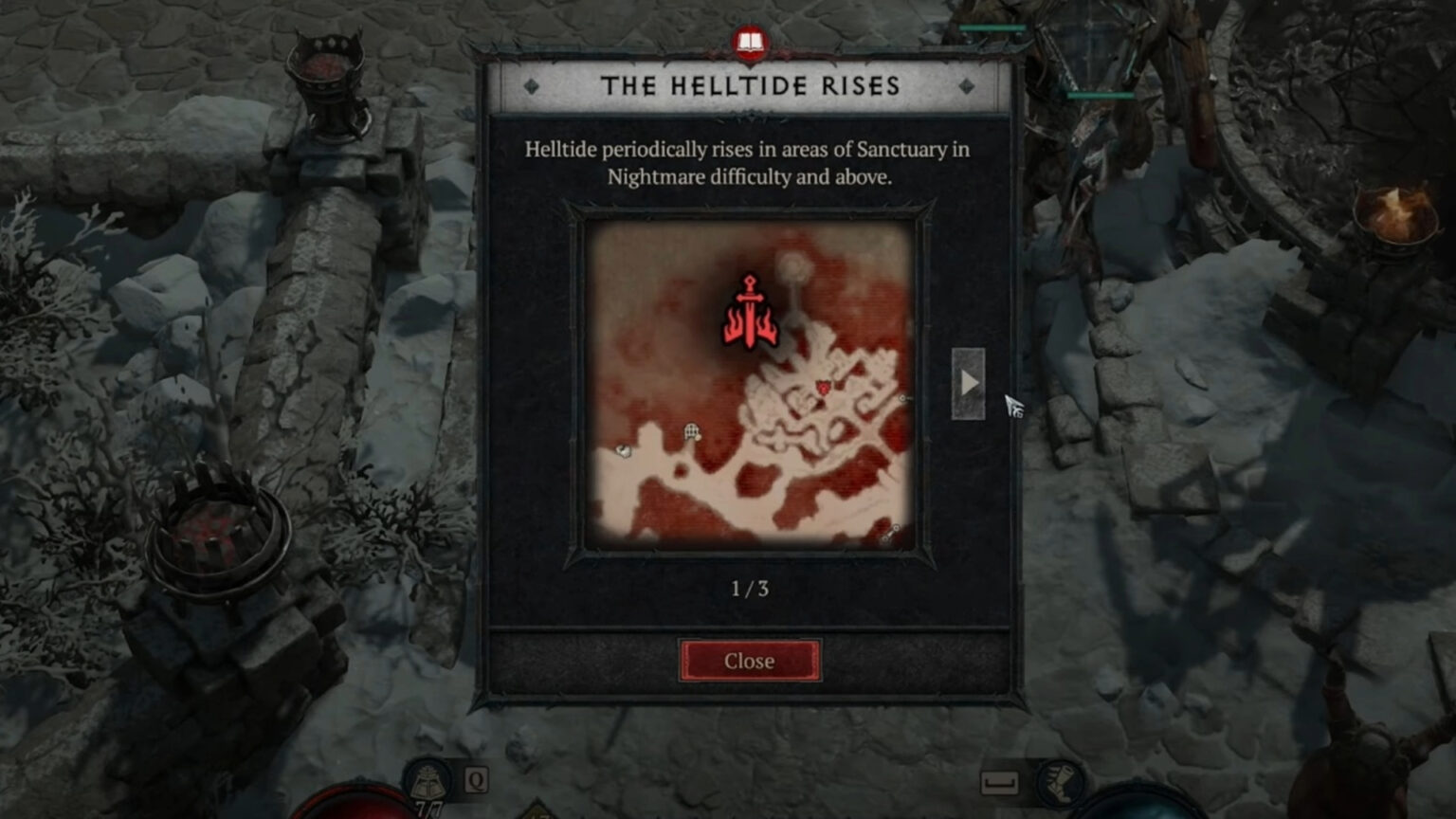Click the spacebar keybind indicator in the HUD
The height and width of the screenshot is (819, 1456).
click(x=1000, y=781)
